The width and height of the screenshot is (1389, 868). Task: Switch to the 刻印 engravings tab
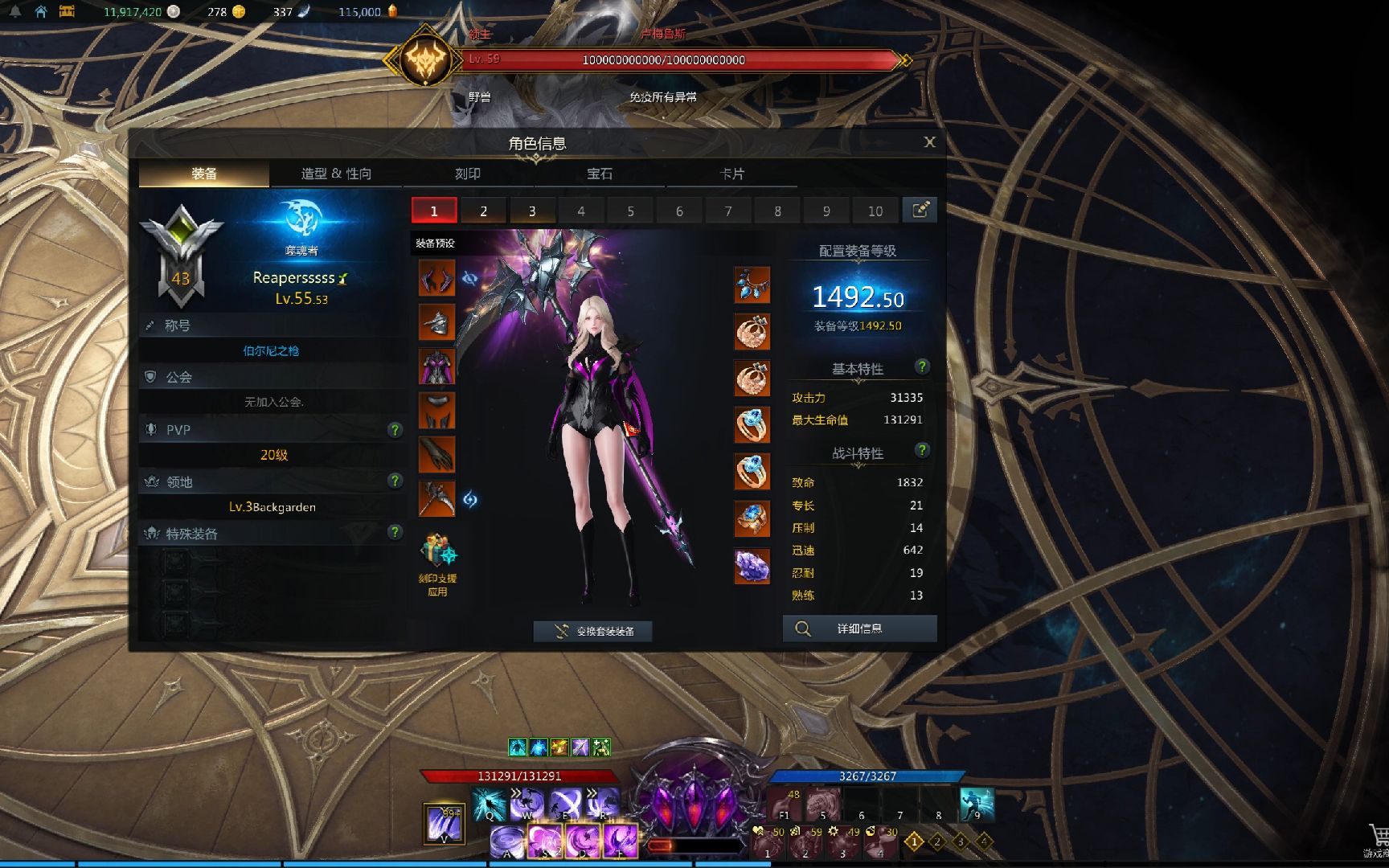click(x=468, y=174)
